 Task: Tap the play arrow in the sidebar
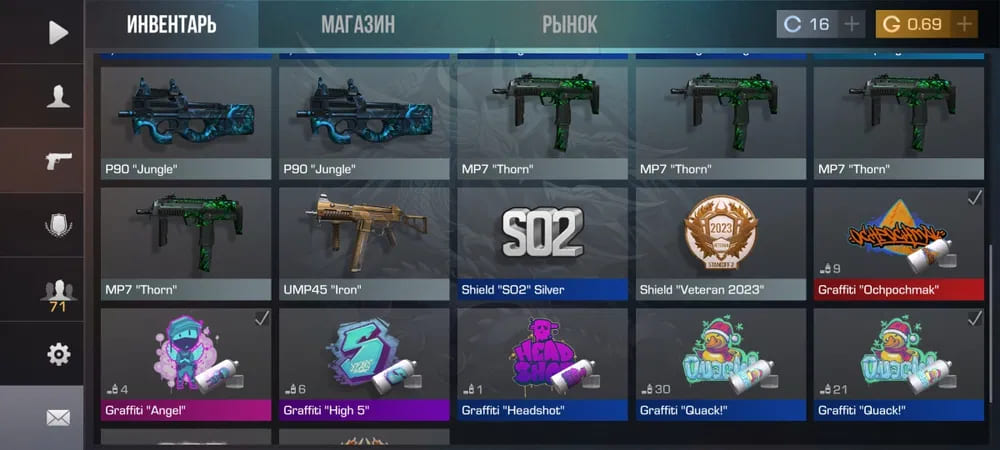point(57,32)
